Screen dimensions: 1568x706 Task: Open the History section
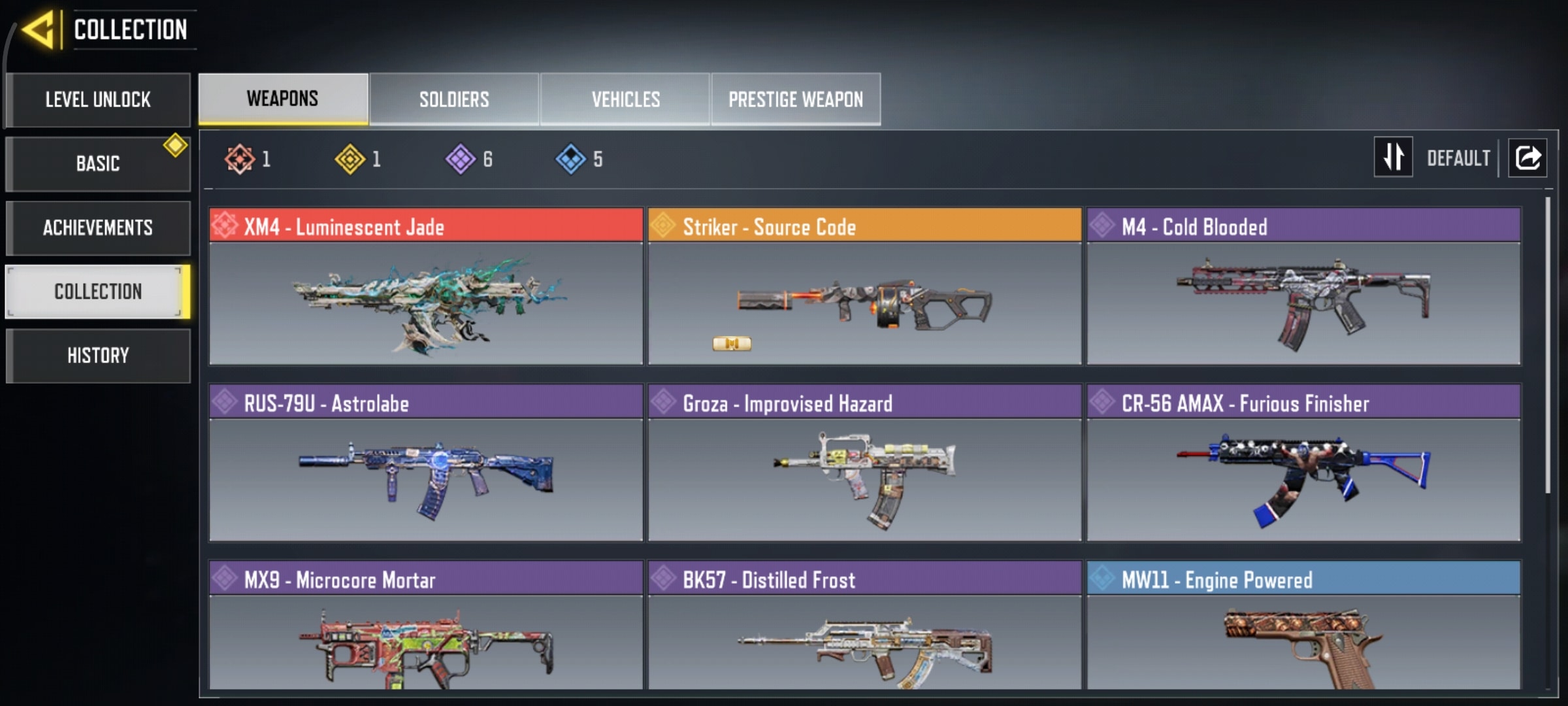click(x=98, y=356)
